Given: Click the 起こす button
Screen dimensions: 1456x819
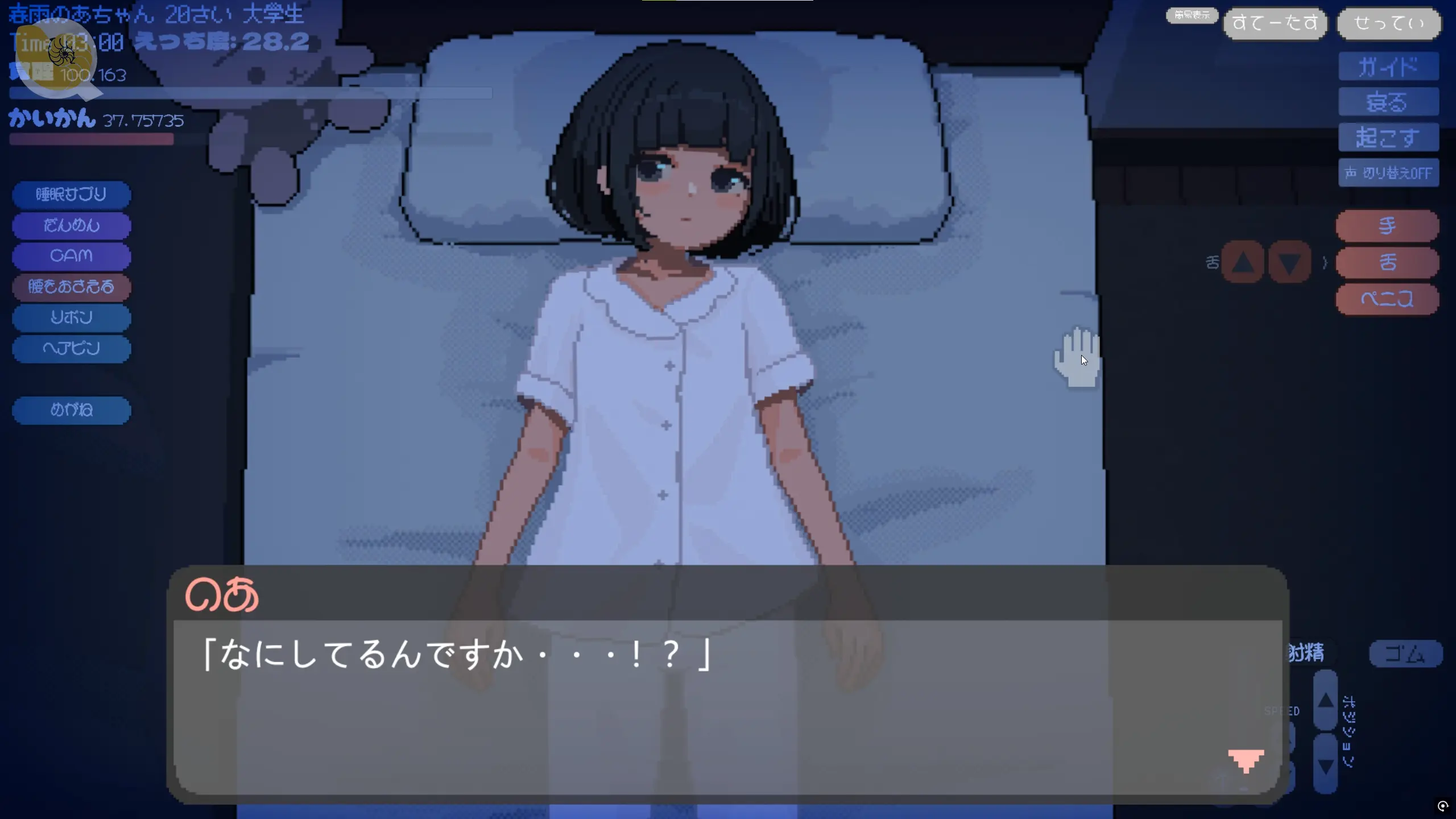Looking at the screenshot, I should point(1388,138).
